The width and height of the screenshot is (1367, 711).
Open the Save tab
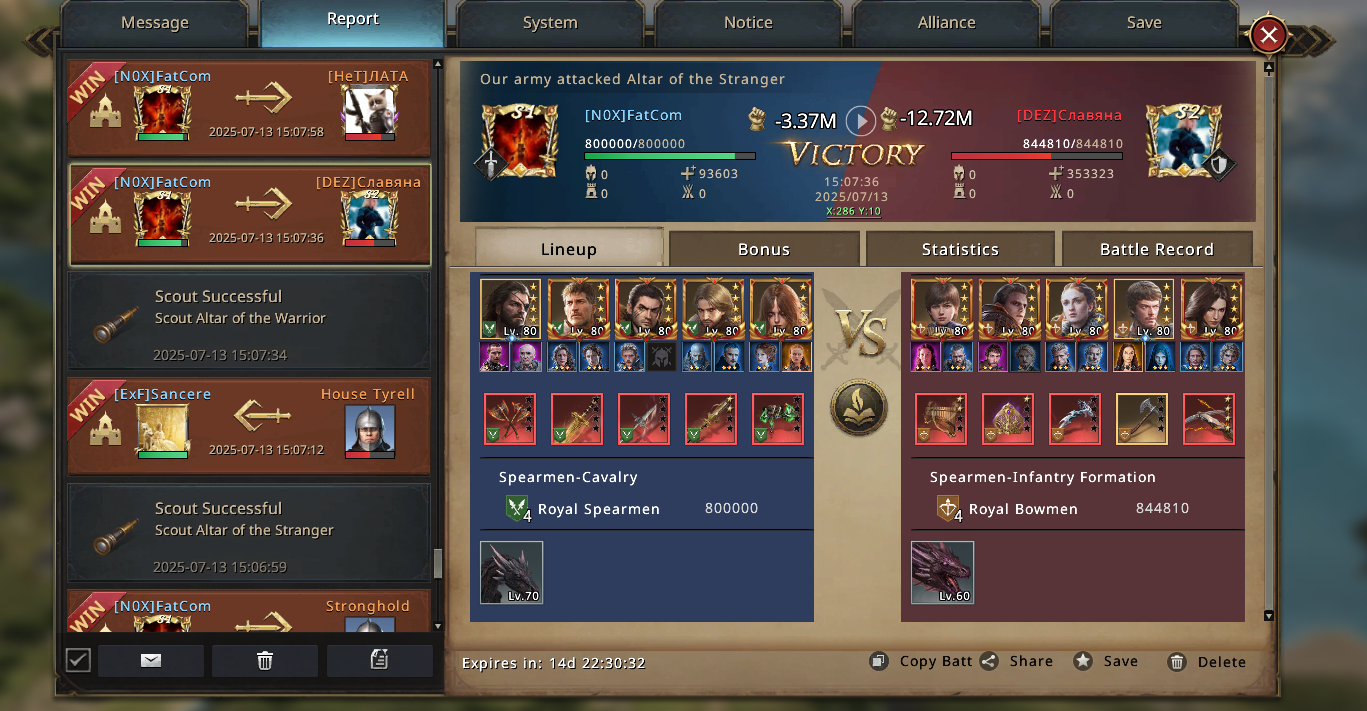pos(1143,23)
